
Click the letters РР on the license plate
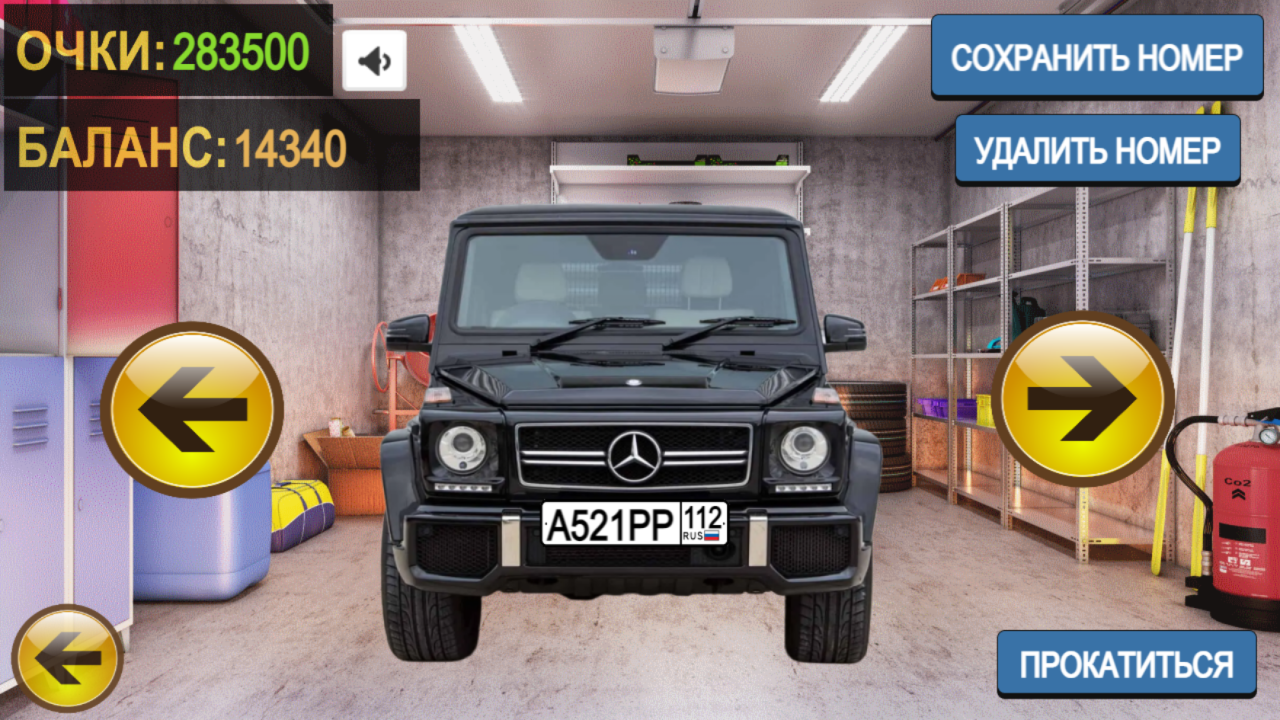(654, 523)
